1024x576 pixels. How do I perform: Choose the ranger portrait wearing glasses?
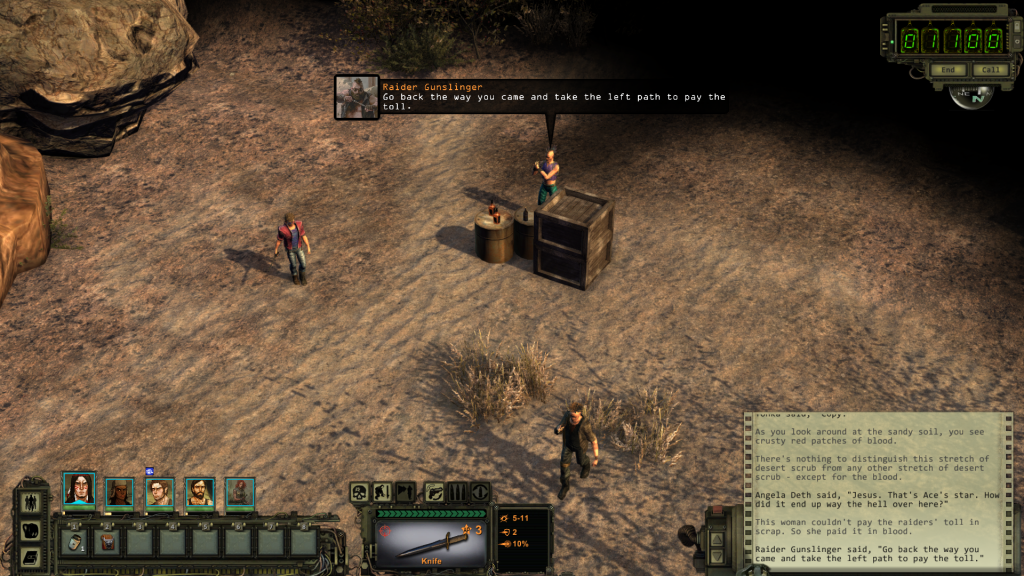click(x=160, y=491)
